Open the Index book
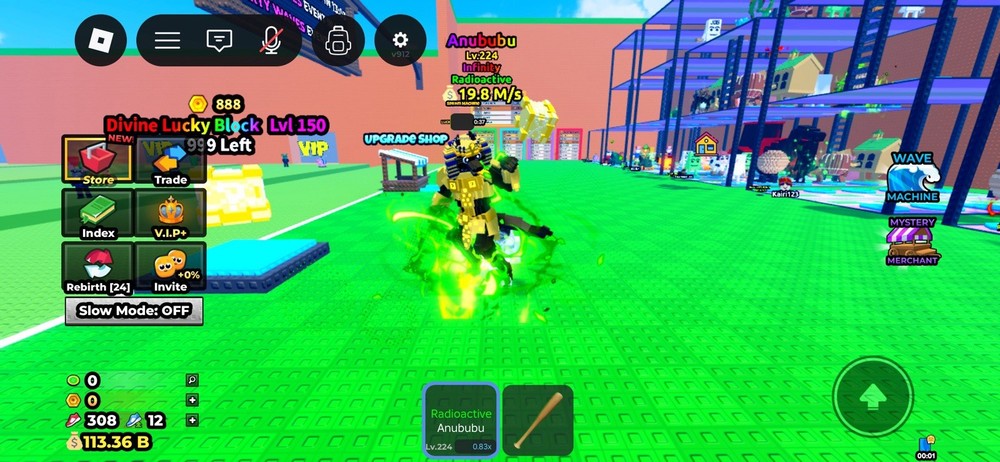The height and width of the screenshot is (462, 1000). [x=98, y=214]
